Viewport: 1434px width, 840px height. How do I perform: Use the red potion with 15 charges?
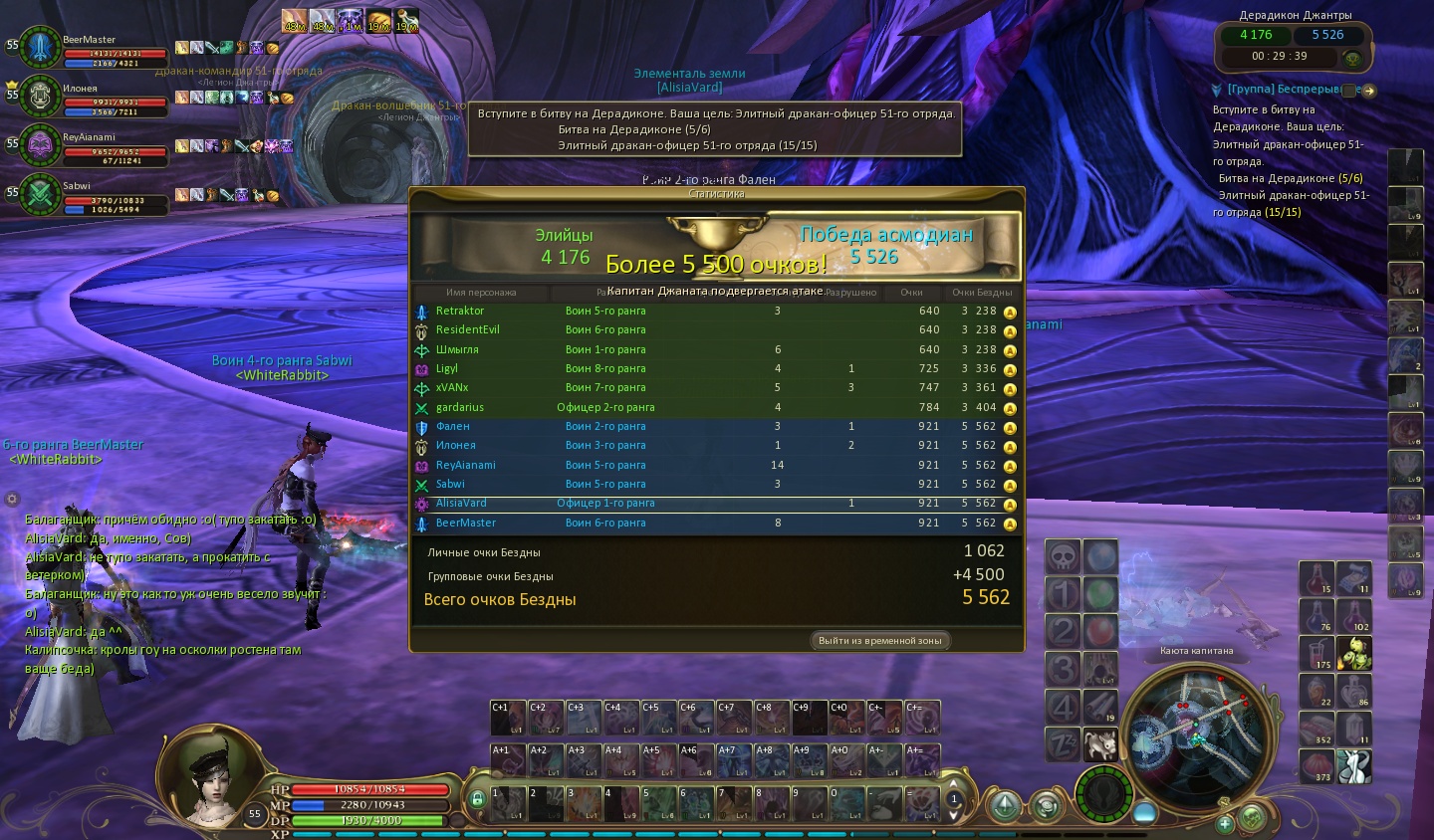point(1316,578)
